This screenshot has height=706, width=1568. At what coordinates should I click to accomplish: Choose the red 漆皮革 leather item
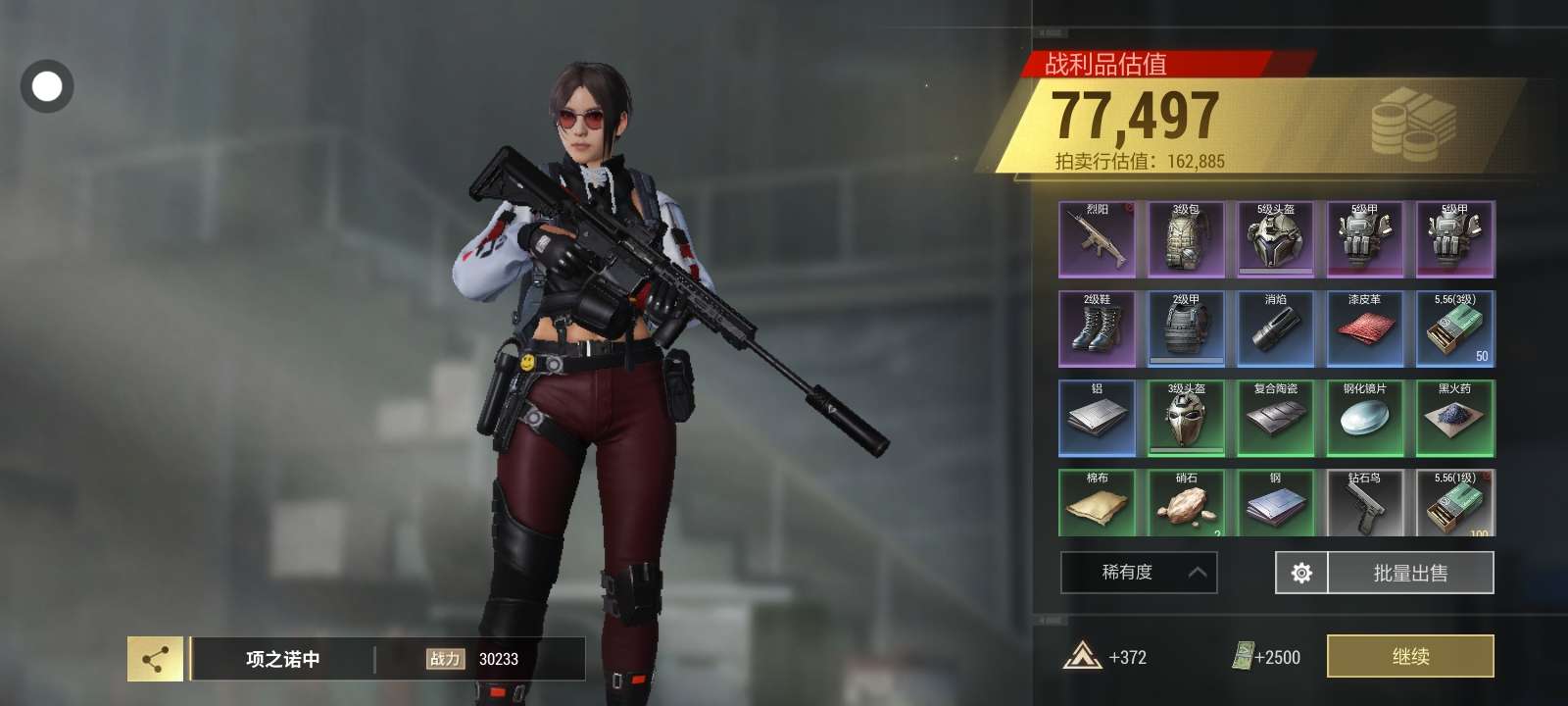(1365, 328)
